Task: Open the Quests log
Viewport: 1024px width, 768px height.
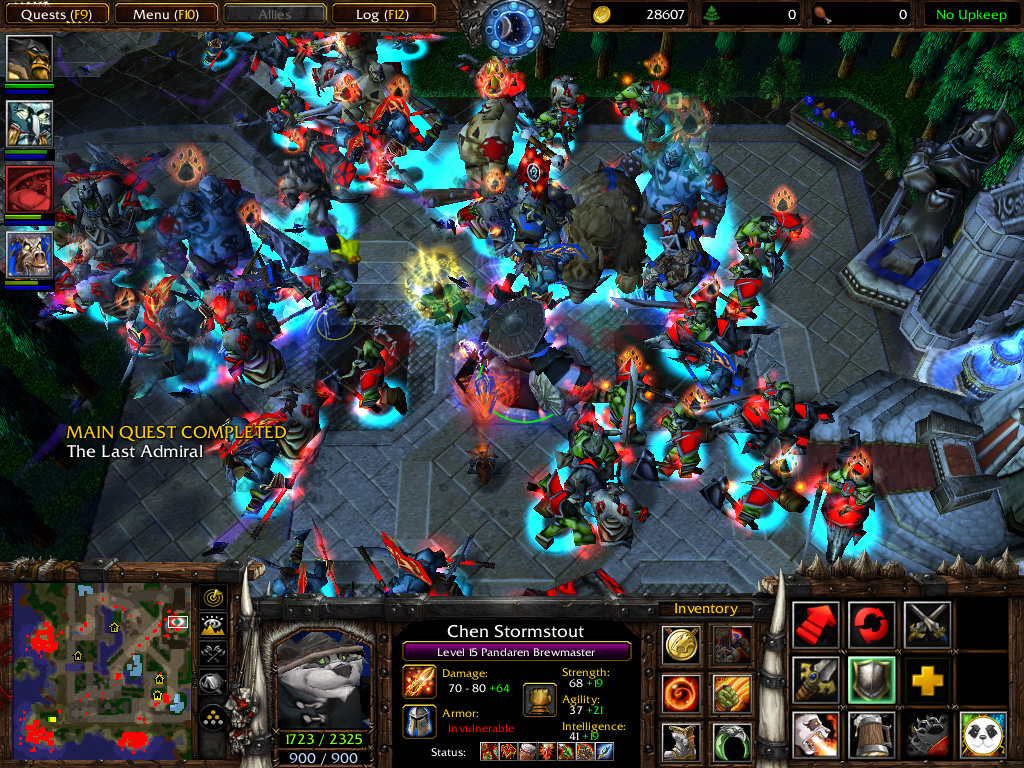Action: click(x=56, y=15)
